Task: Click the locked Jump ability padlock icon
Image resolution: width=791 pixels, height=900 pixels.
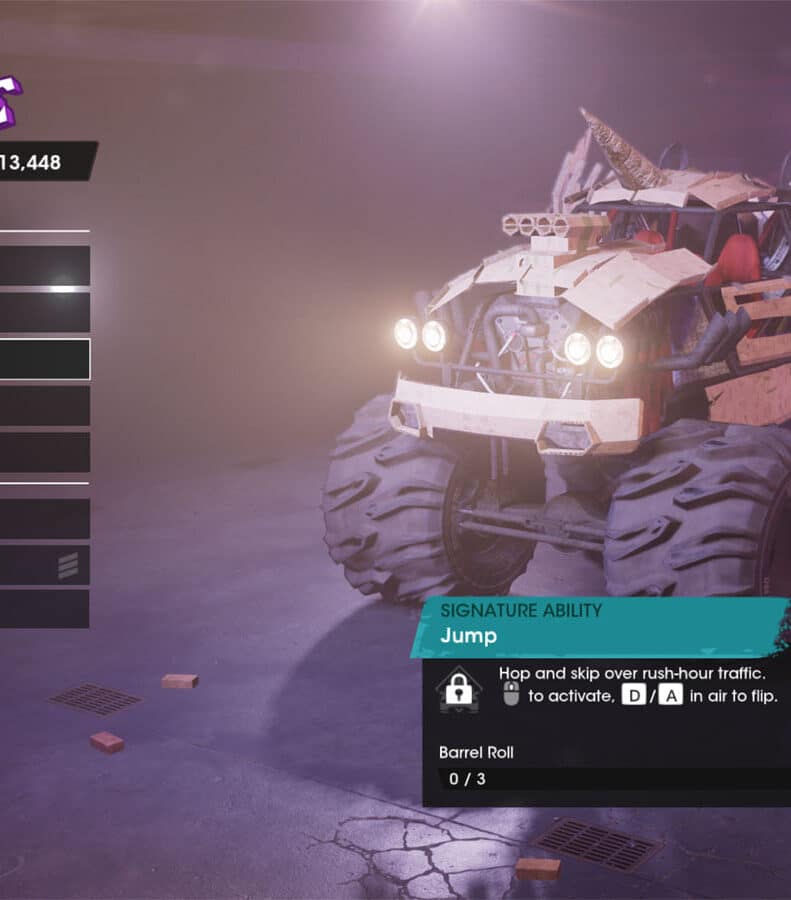Action: pos(459,689)
